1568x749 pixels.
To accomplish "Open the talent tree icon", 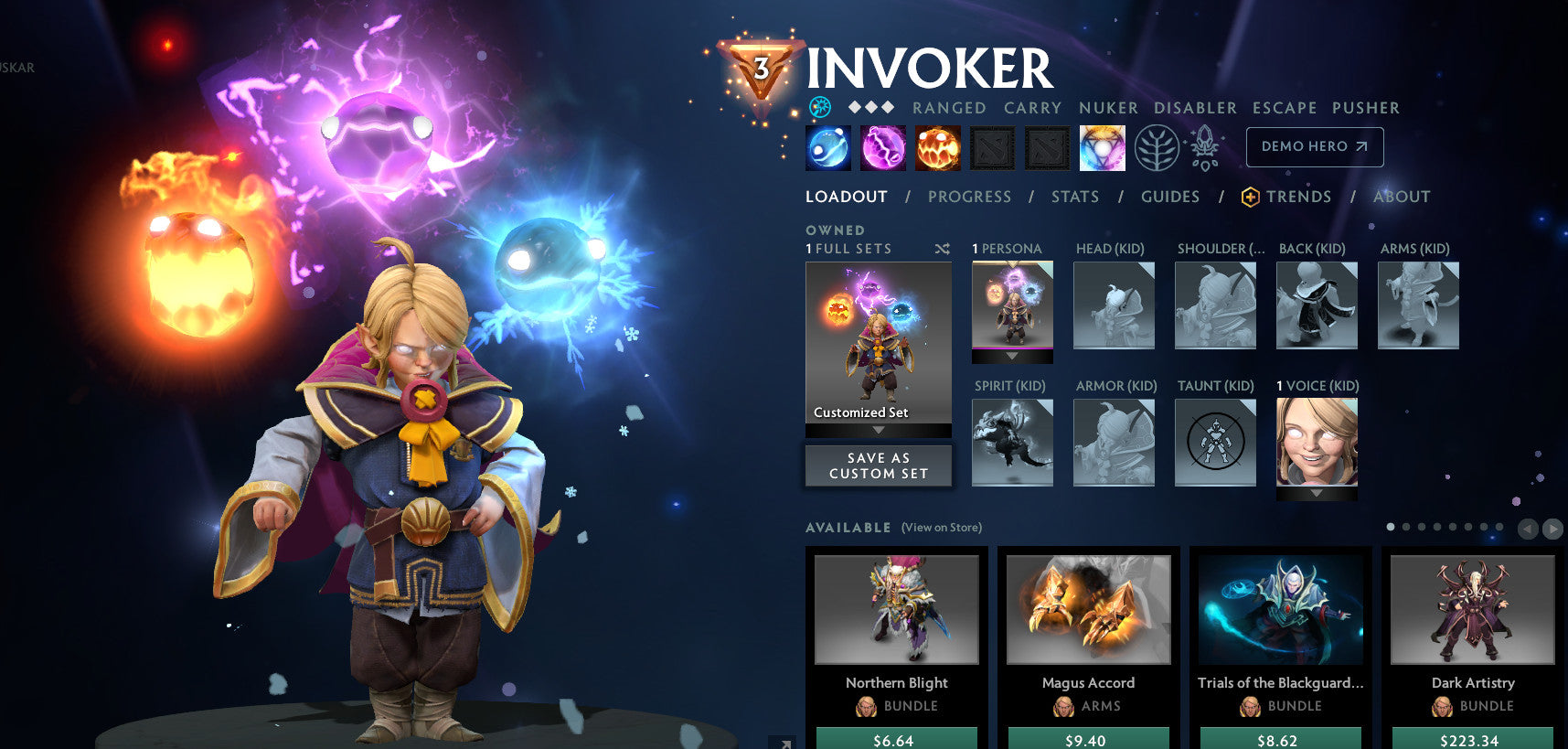I will point(1156,146).
